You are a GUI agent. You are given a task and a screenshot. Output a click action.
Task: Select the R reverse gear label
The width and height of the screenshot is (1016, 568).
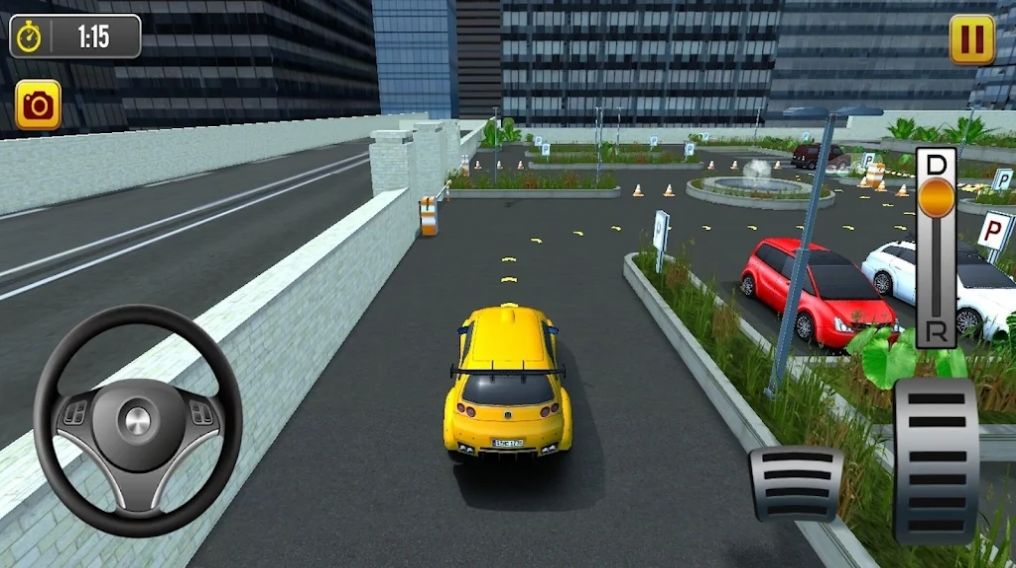pos(936,332)
